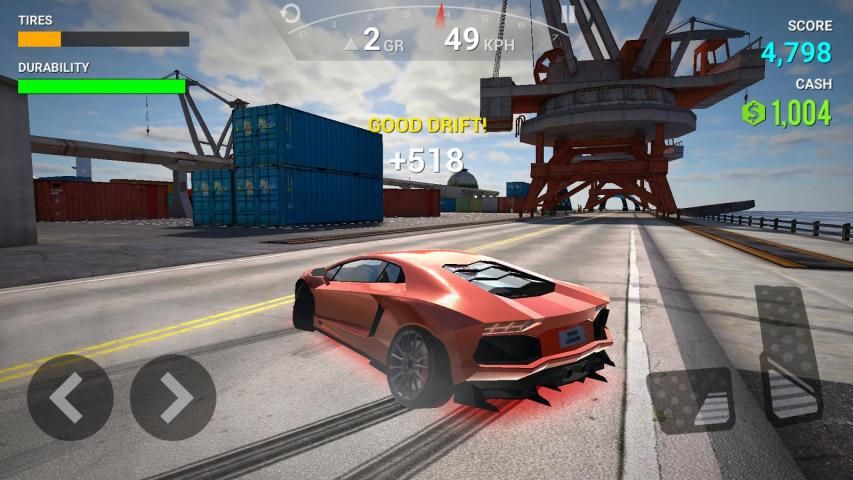Steer right with the right arrow button
This screenshot has height=480, width=853.
pos(173,397)
